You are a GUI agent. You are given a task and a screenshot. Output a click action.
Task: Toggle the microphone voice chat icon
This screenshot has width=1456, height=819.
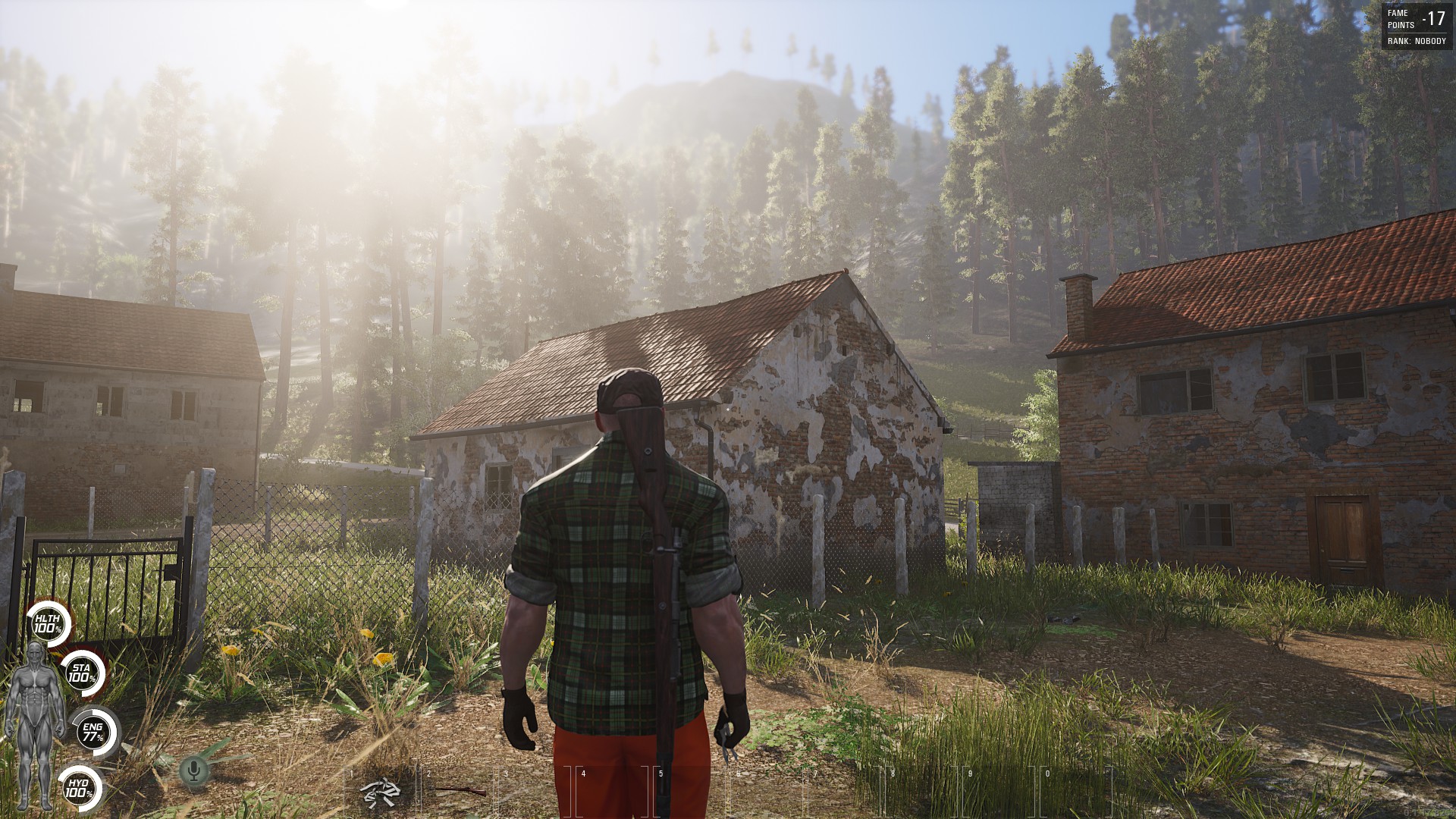pyautogui.click(x=194, y=771)
